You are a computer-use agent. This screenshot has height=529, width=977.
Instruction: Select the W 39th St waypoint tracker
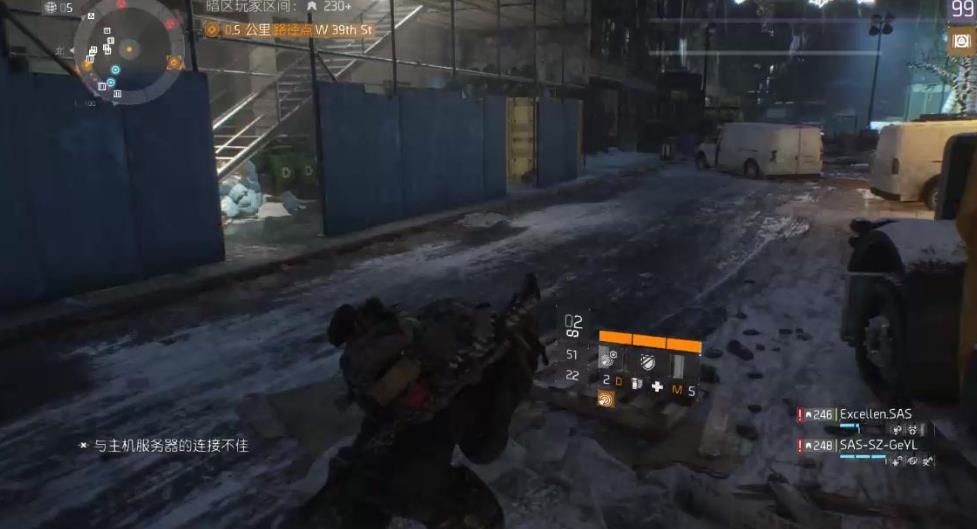288,30
